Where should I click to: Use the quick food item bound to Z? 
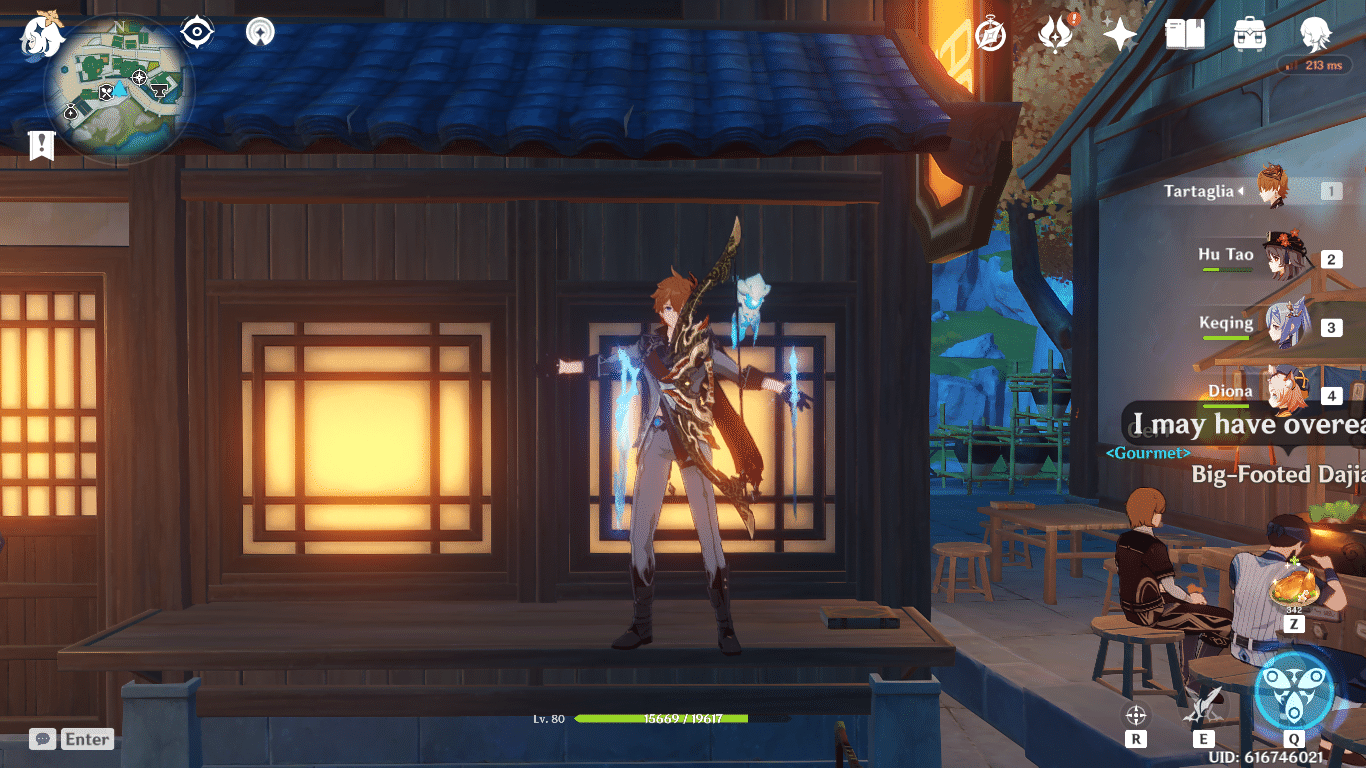click(x=1294, y=597)
